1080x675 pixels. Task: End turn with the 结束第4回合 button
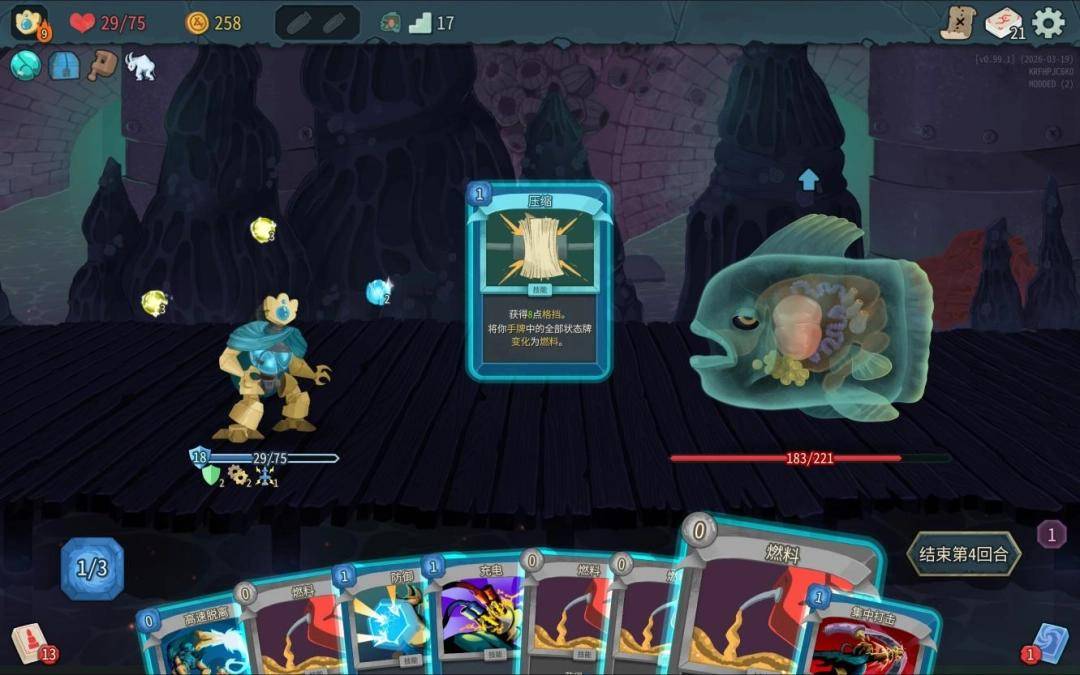(964, 553)
